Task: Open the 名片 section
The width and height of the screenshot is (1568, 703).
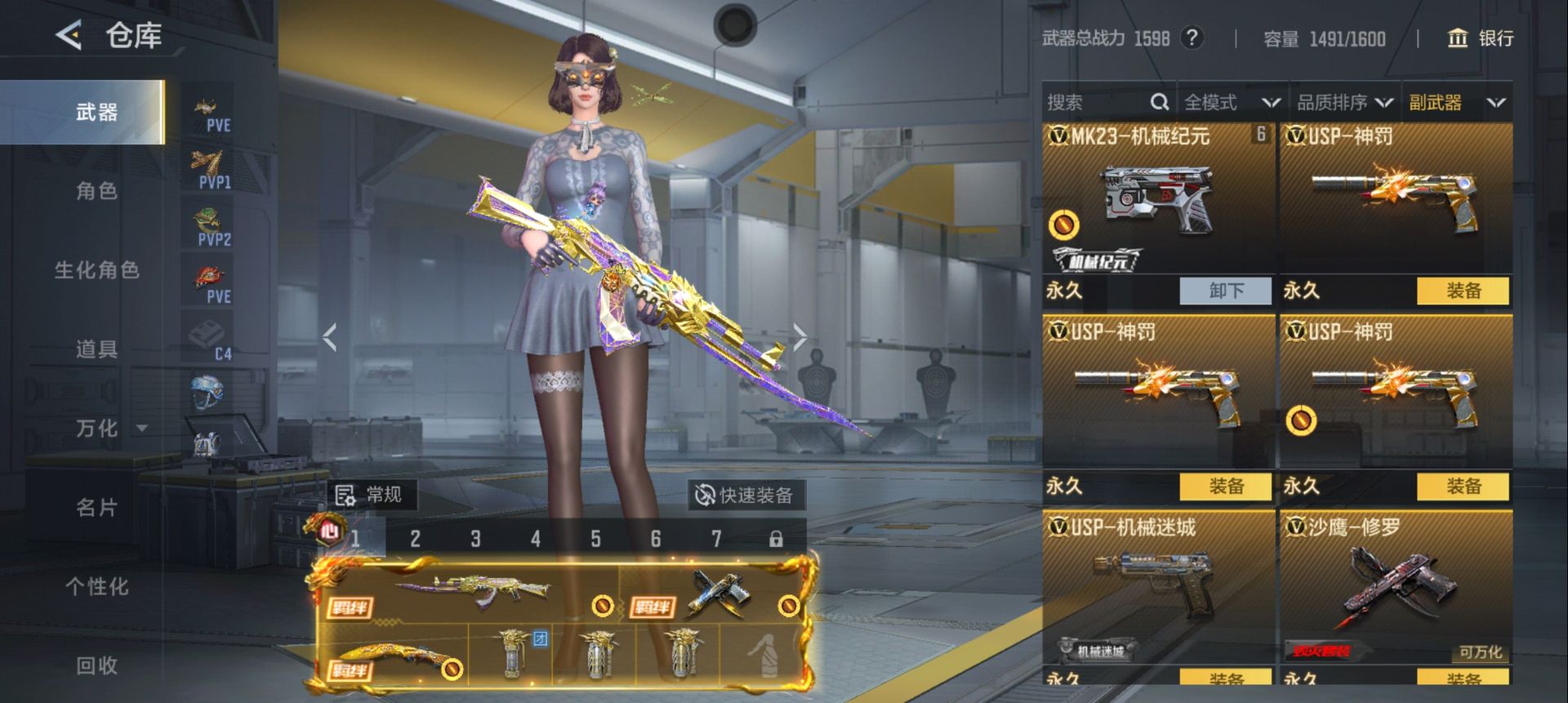Action: pyautogui.click(x=96, y=507)
